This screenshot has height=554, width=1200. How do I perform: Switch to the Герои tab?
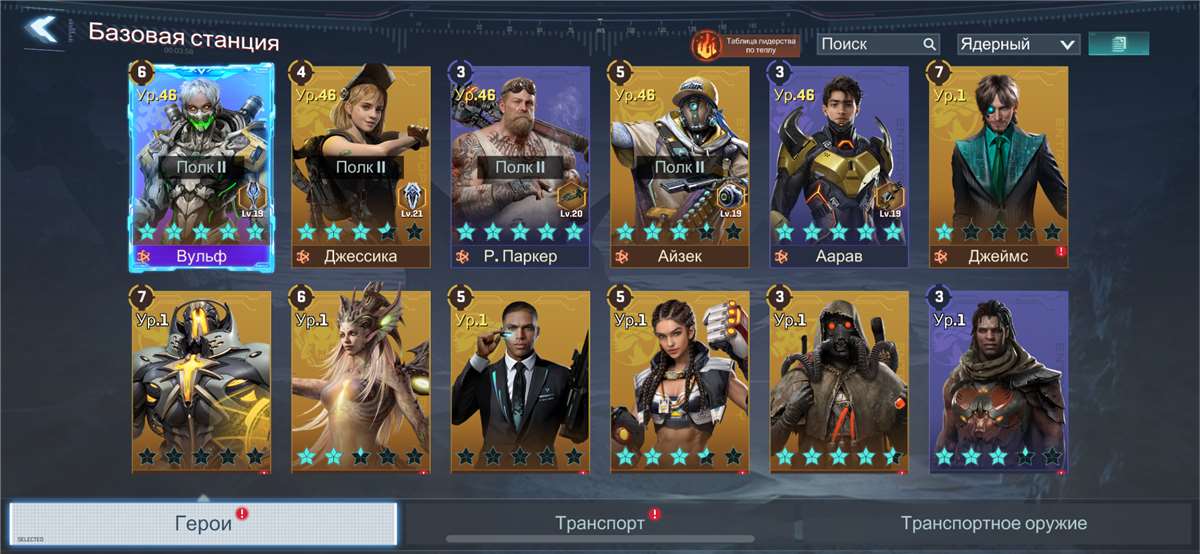[203, 523]
